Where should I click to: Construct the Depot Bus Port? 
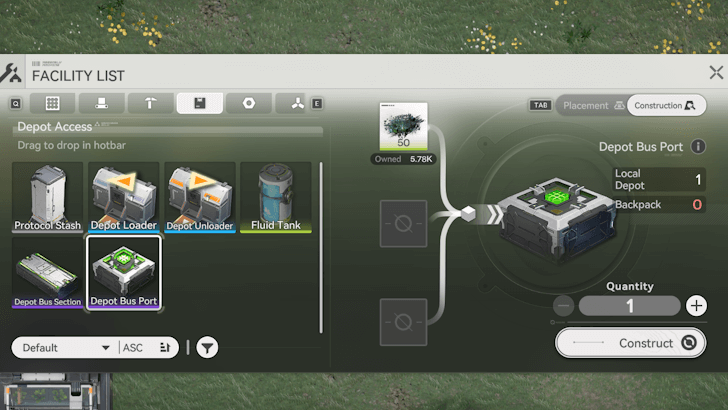point(630,343)
